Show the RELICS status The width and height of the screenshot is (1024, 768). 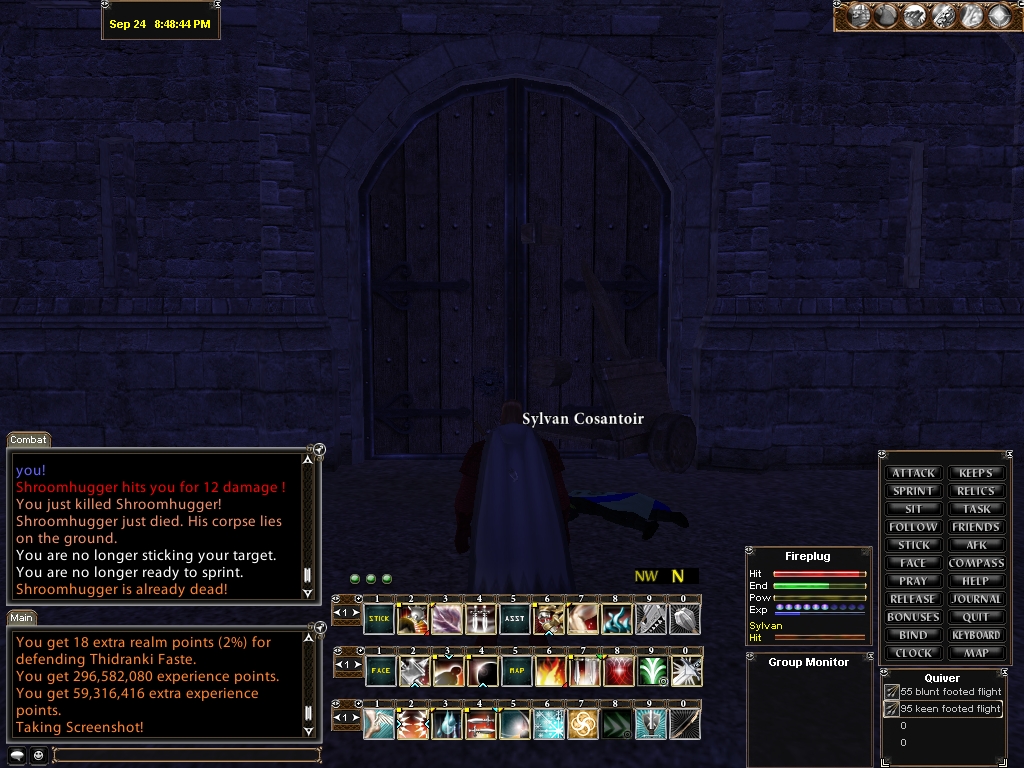[x=976, y=491]
